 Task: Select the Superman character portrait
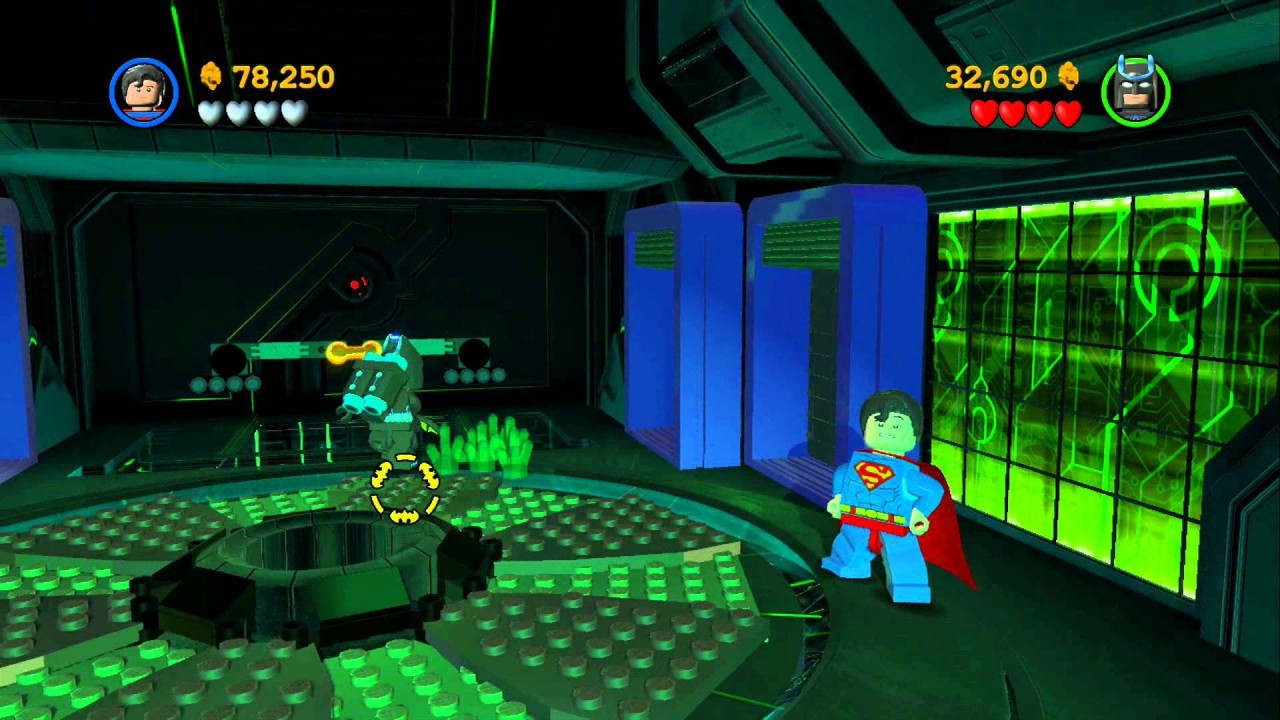click(x=144, y=92)
